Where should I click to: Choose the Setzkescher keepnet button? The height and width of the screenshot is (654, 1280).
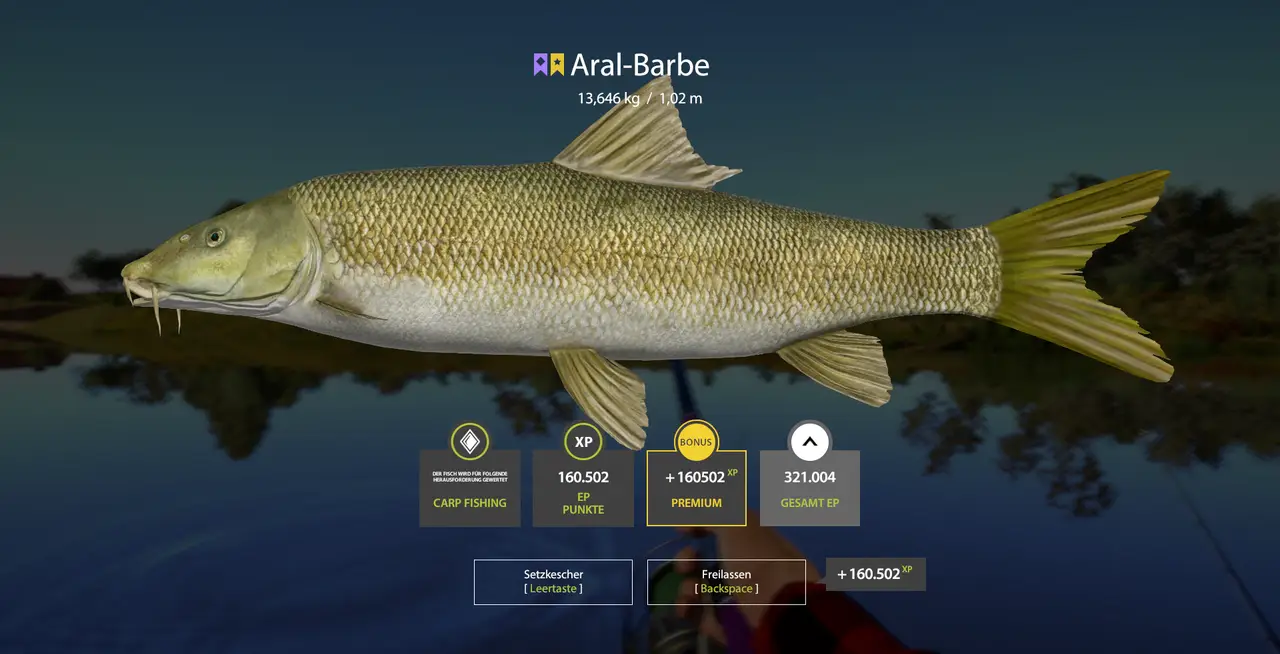tap(553, 582)
